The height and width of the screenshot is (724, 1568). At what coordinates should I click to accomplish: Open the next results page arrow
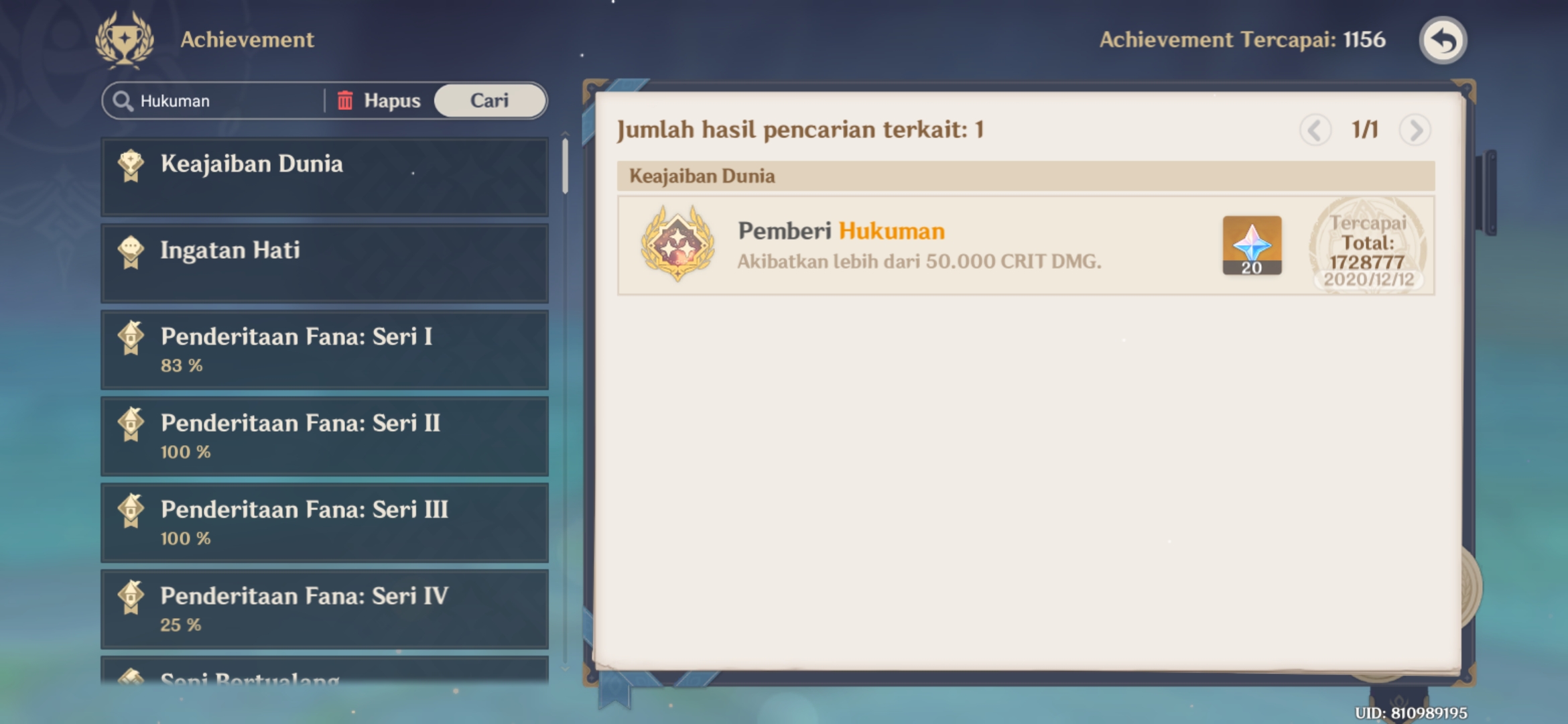coord(1415,131)
